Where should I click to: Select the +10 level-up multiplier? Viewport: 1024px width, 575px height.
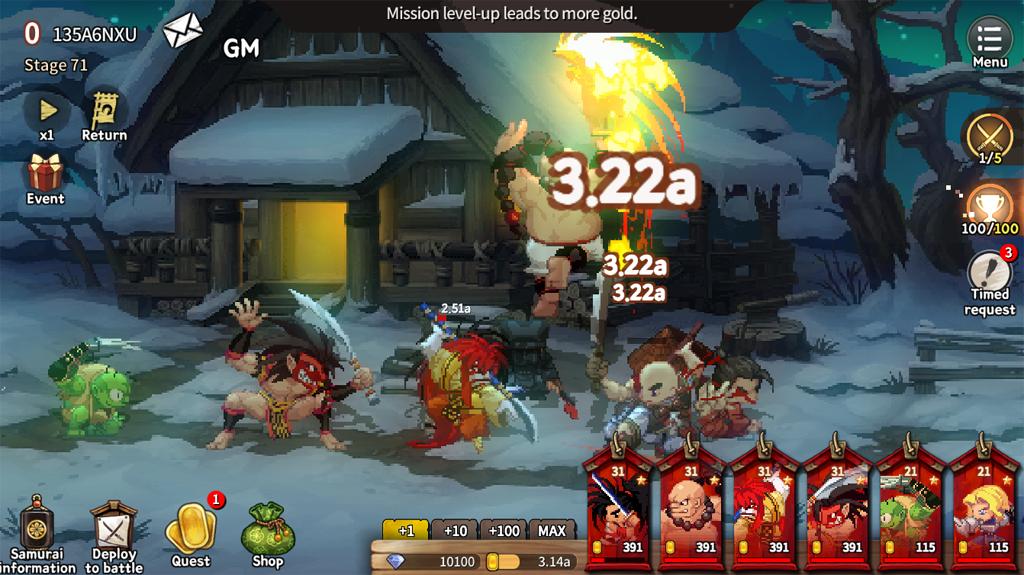pos(455,530)
